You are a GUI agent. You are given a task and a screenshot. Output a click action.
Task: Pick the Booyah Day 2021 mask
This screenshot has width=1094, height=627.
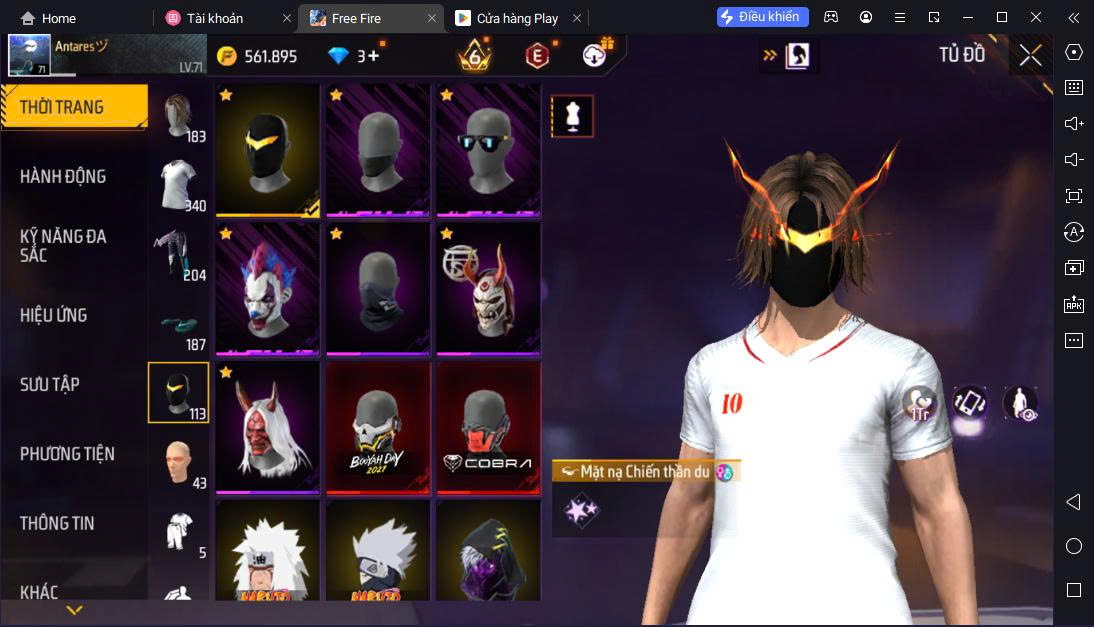click(x=378, y=428)
